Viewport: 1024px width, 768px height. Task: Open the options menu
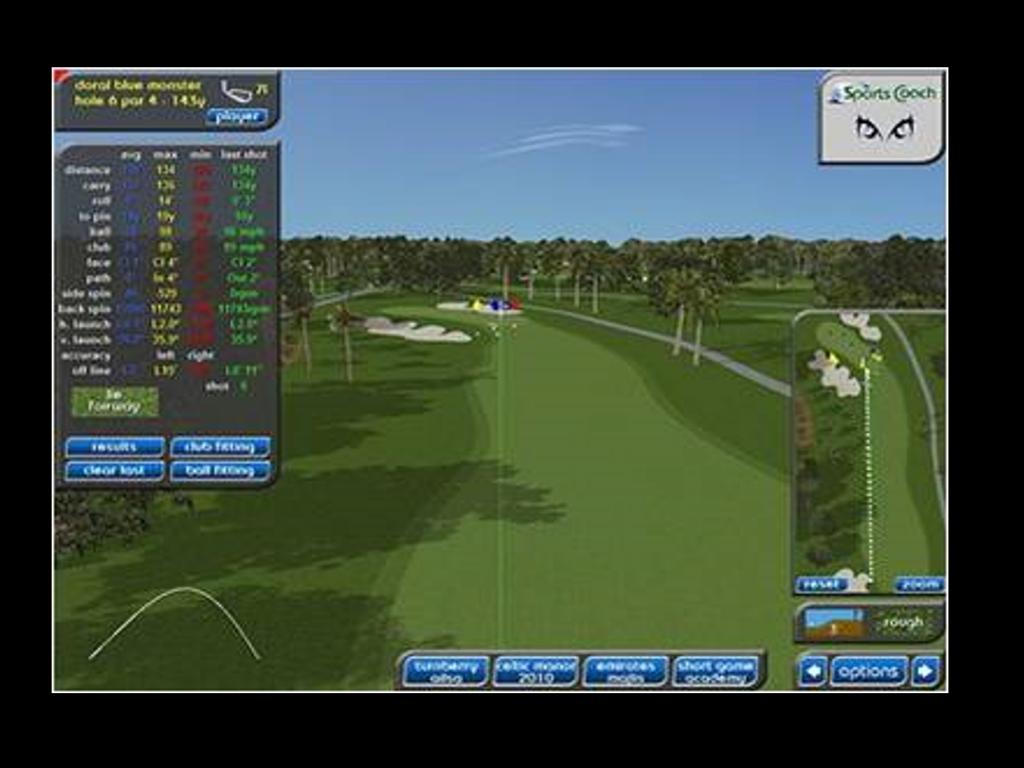click(x=868, y=671)
